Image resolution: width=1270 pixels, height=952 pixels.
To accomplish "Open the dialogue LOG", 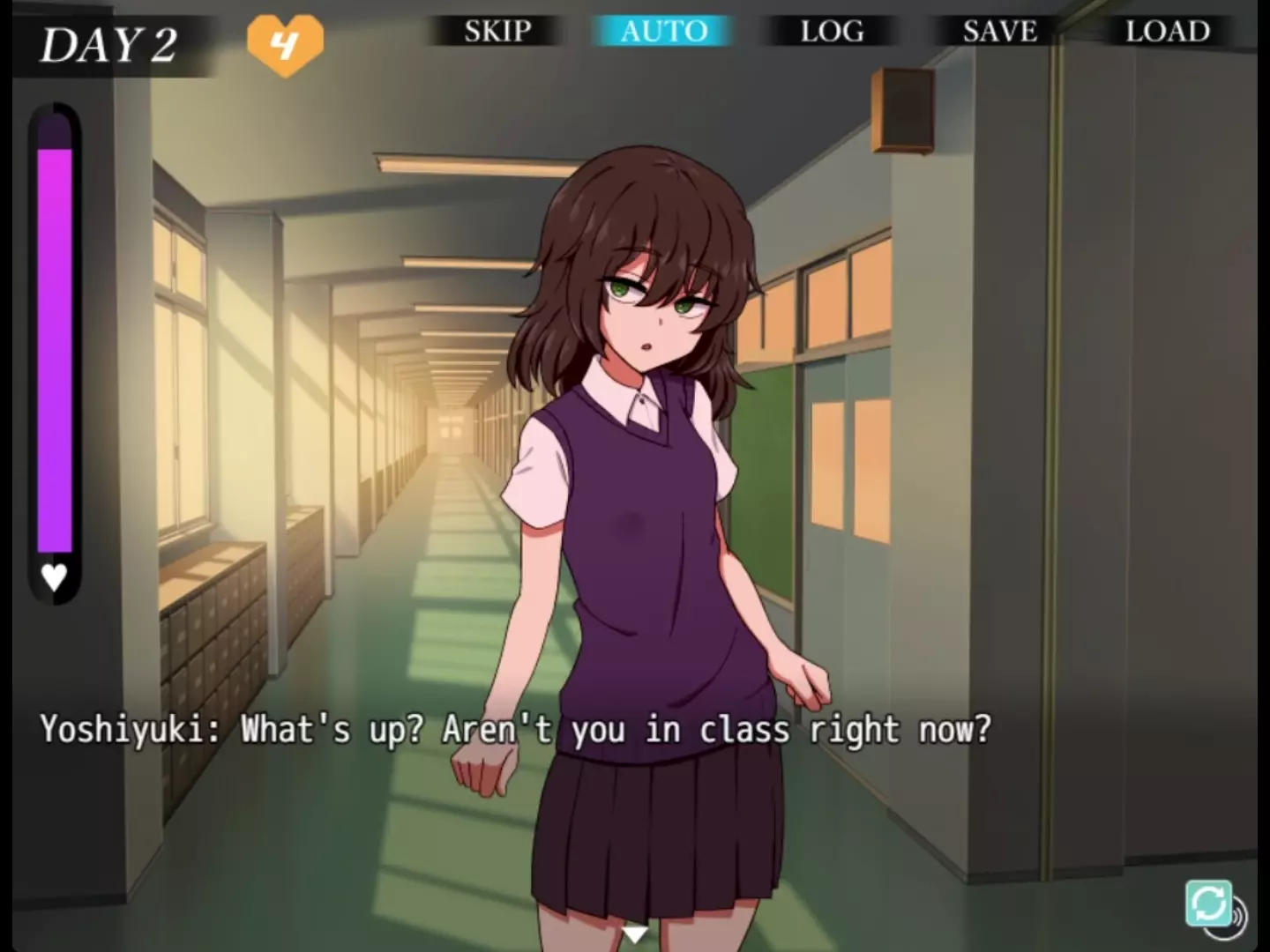I will (832, 32).
